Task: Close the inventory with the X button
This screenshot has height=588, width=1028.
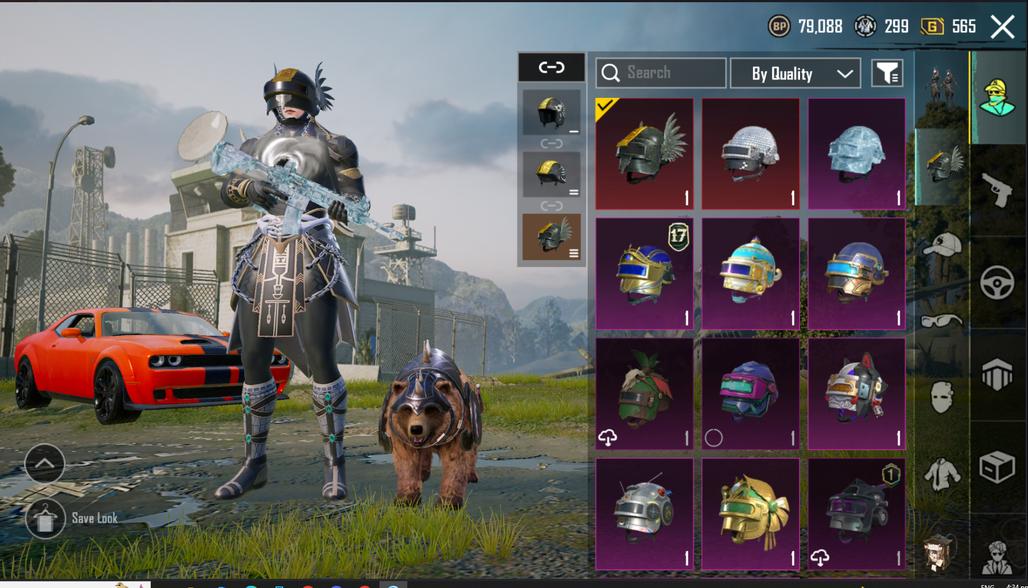Action: tap(1002, 27)
